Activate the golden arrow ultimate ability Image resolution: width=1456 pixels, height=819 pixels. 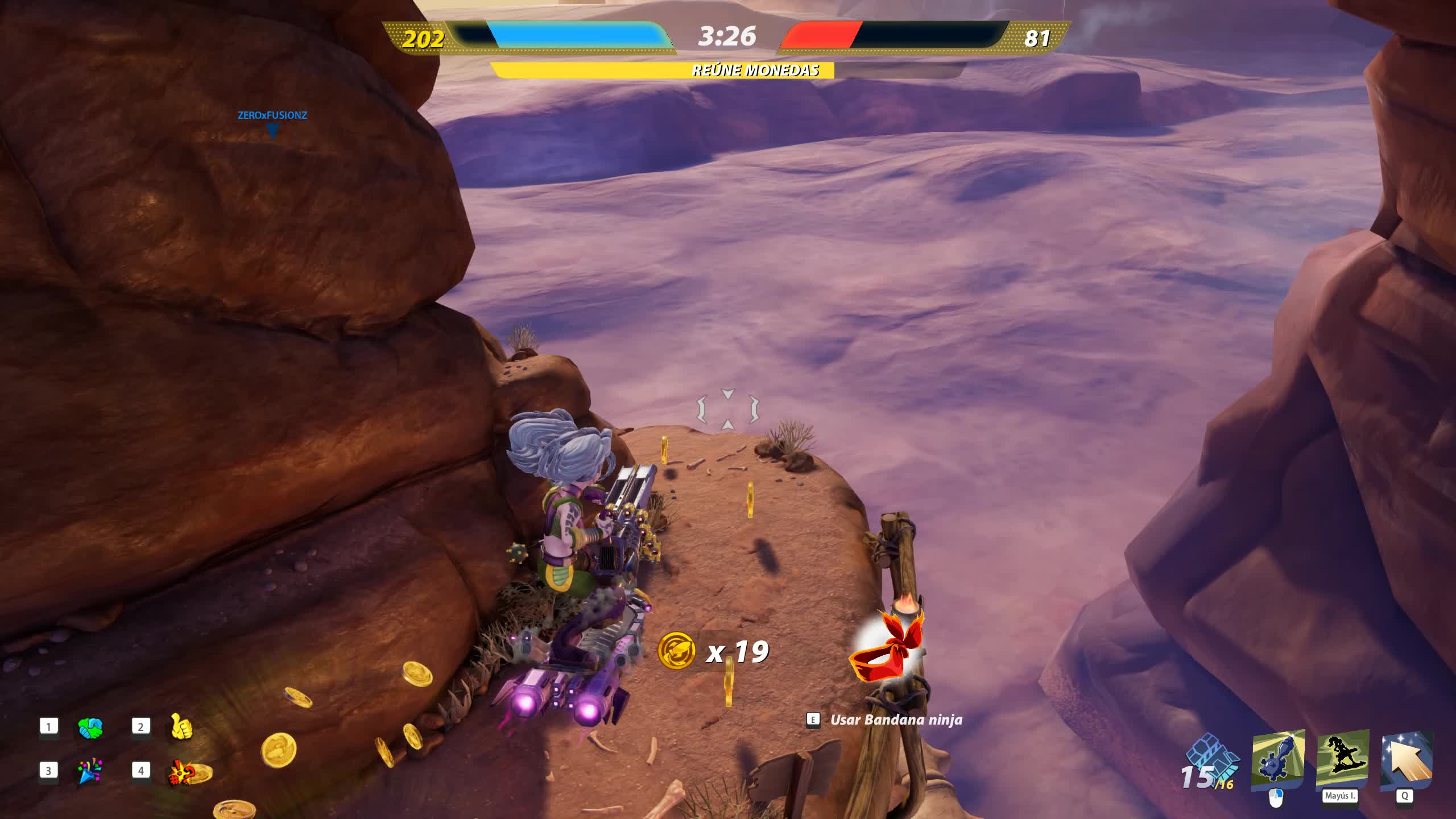1407,760
